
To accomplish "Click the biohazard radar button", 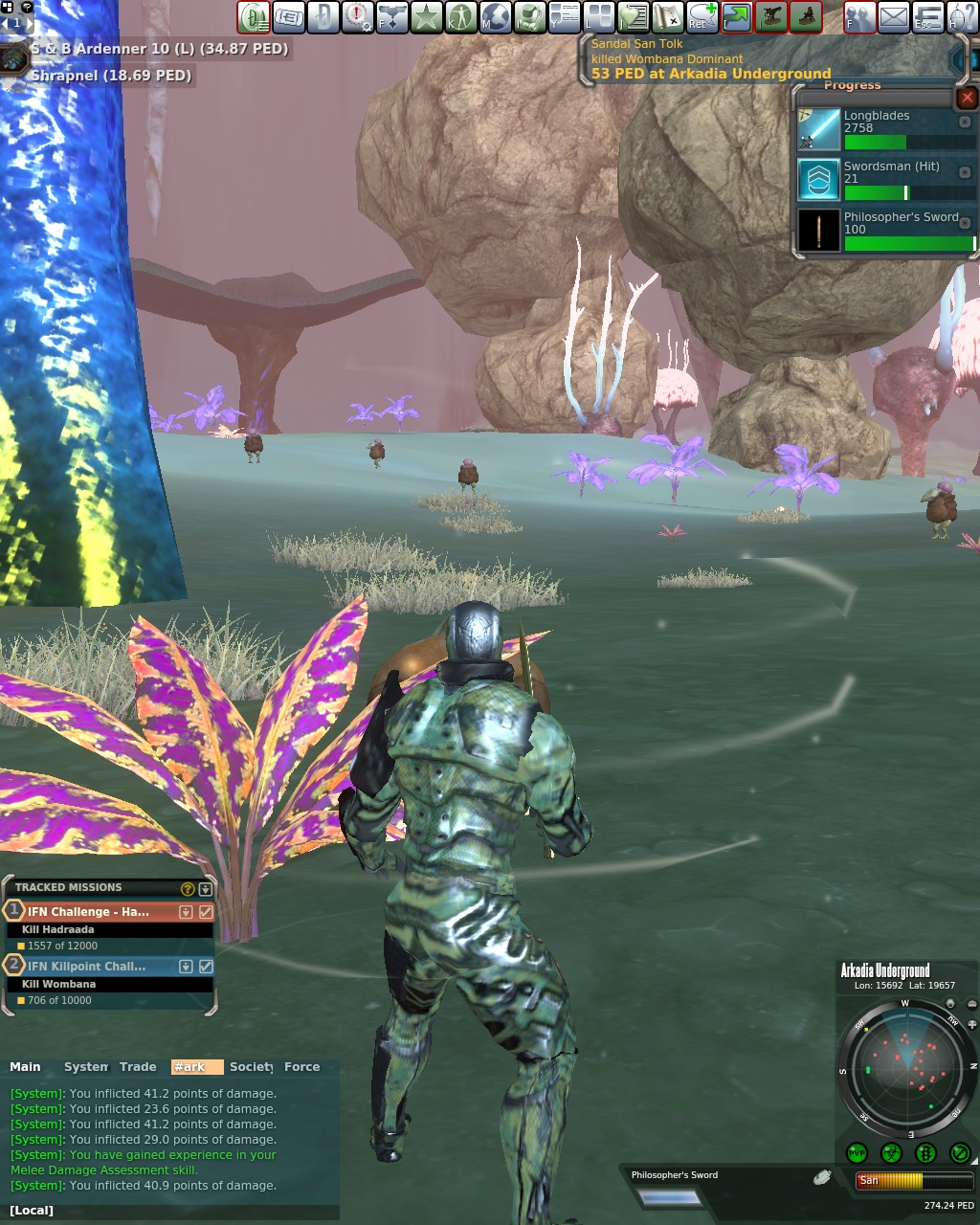I will [891, 1153].
